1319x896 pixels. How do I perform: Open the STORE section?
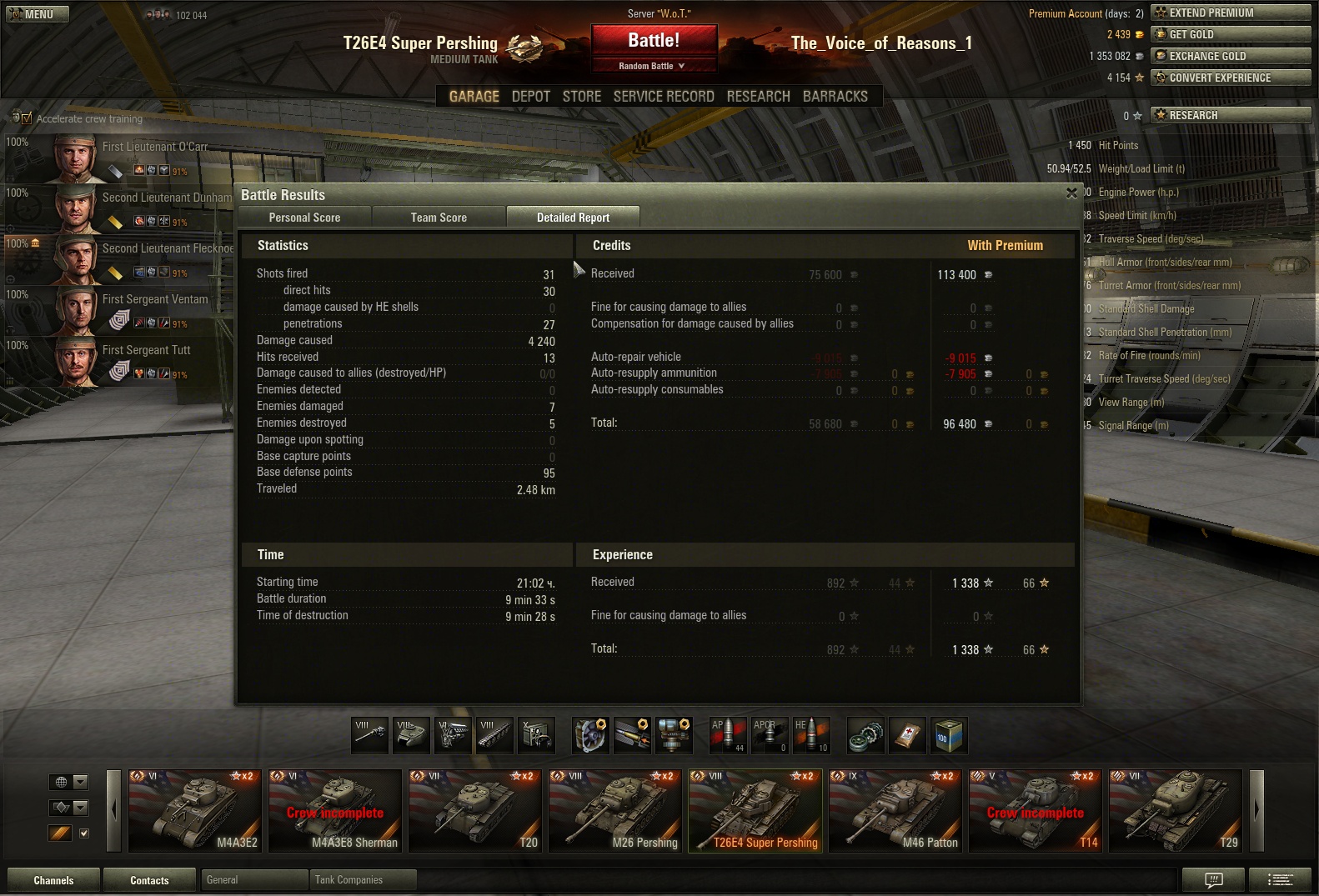coord(581,97)
